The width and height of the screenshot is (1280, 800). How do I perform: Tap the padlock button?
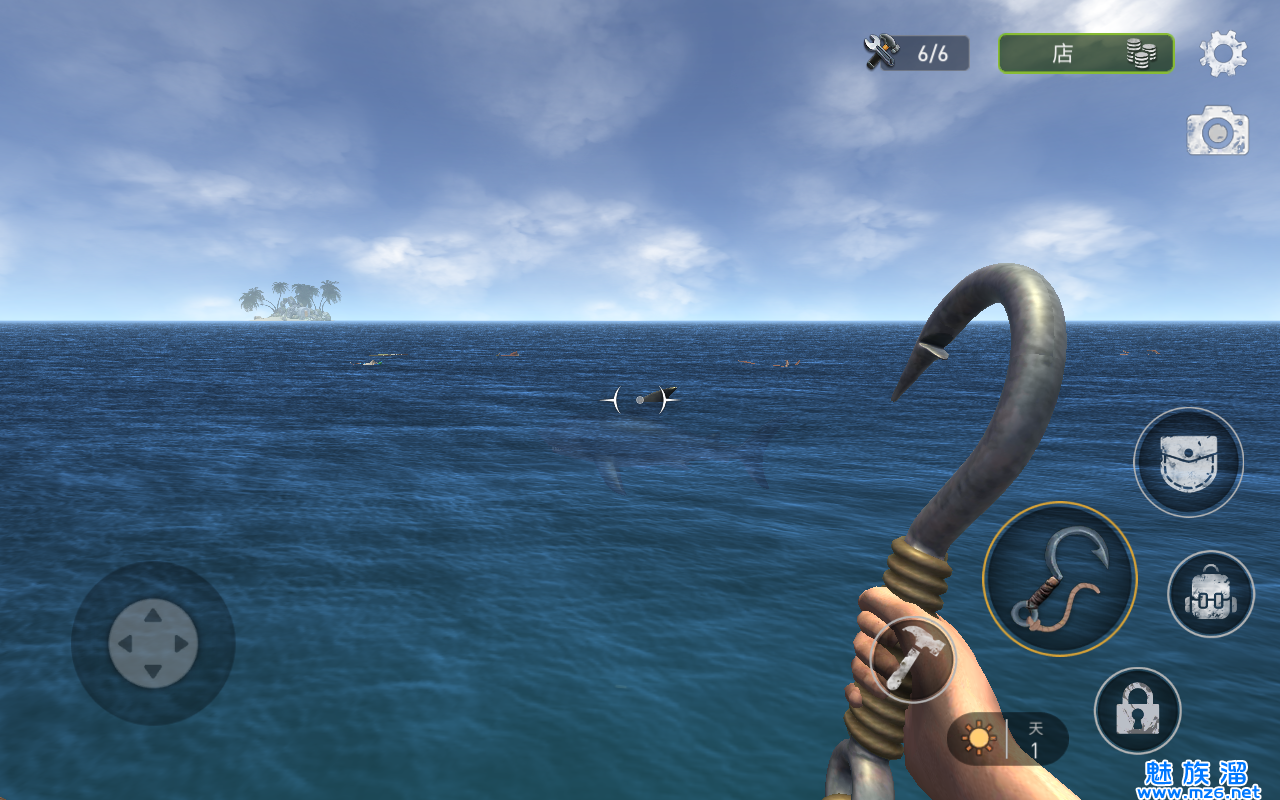tap(1137, 711)
